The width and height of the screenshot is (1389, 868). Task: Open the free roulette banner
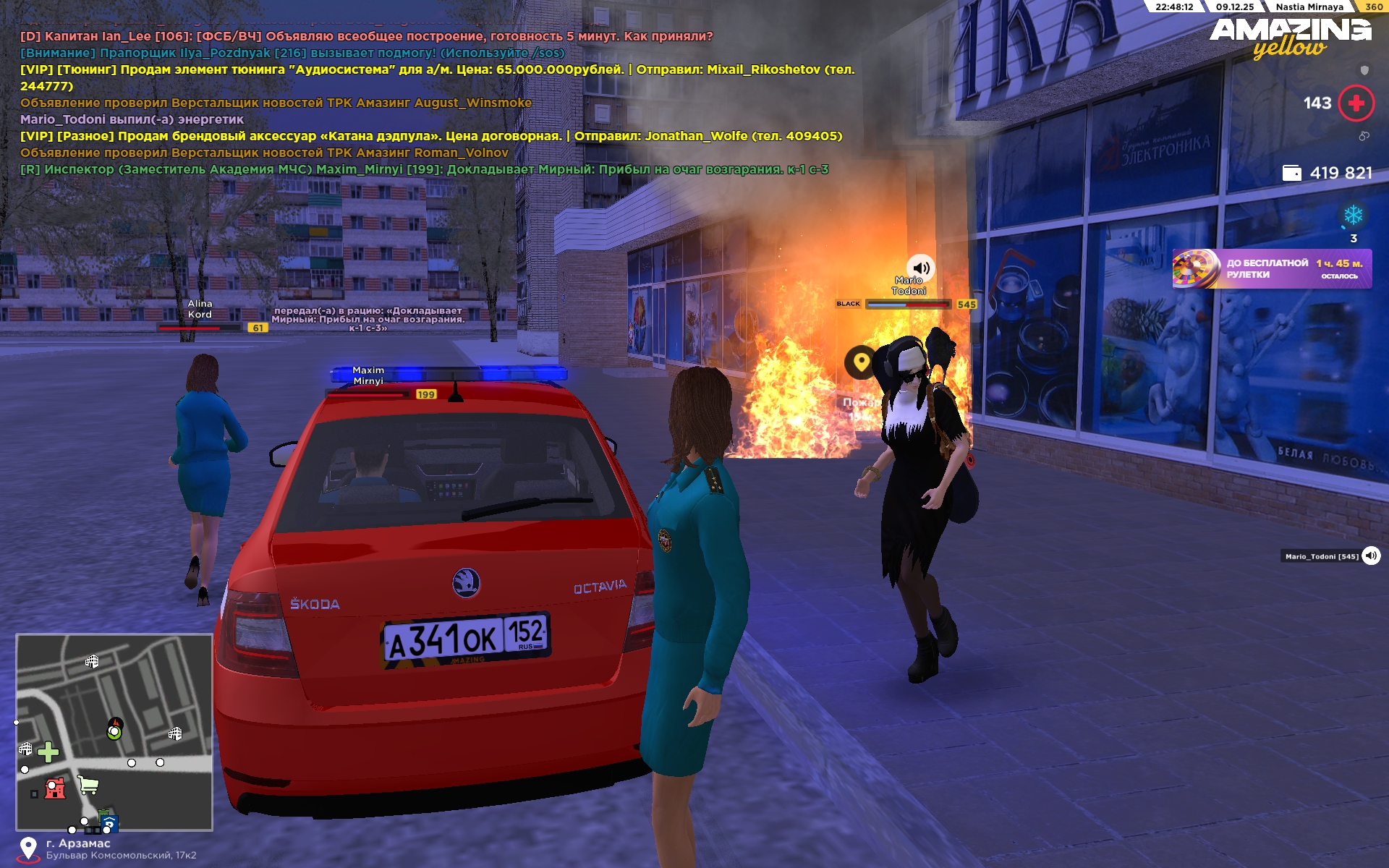pyautogui.click(x=1271, y=269)
